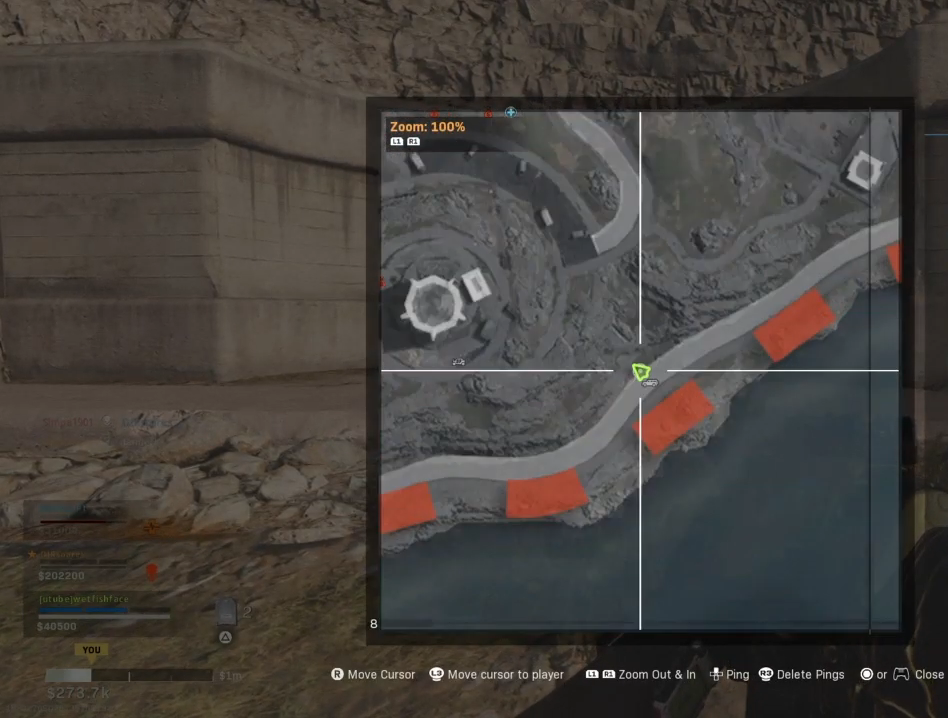The height and width of the screenshot is (718, 948).
Task: Ping the vehicle icon below the octagonal structure
Action: pyautogui.click(x=459, y=361)
